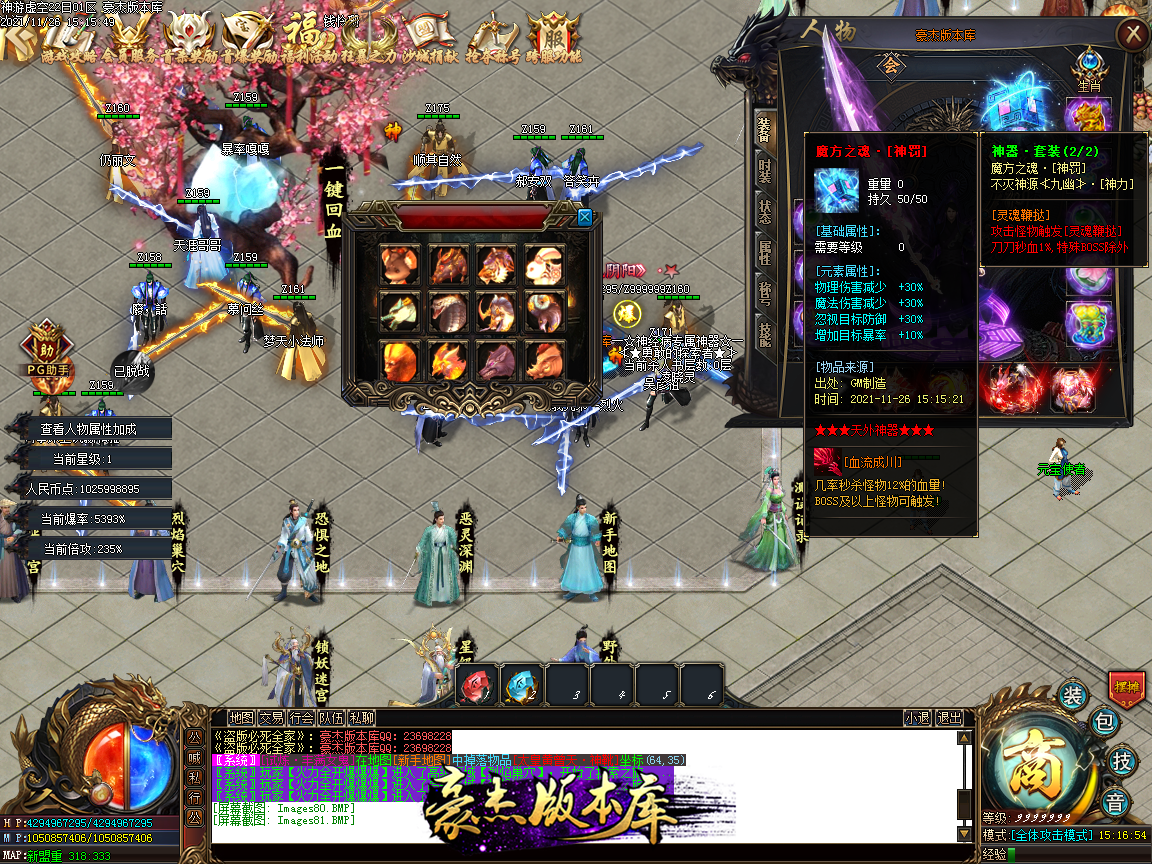Open the 称号 titles tab
The height and width of the screenshot is (864, 1152).
click(765, 293)
